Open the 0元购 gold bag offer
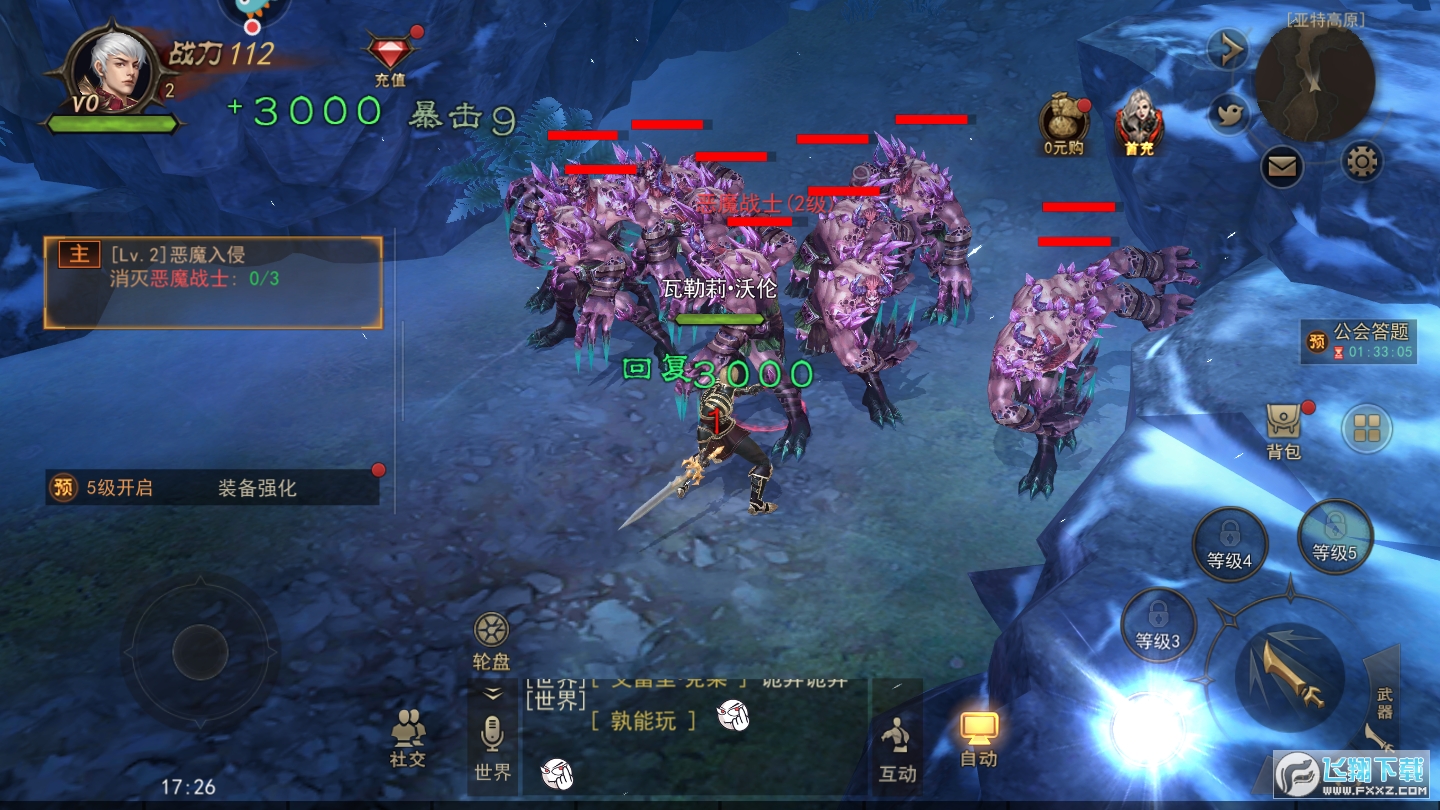 (1062, 122)
